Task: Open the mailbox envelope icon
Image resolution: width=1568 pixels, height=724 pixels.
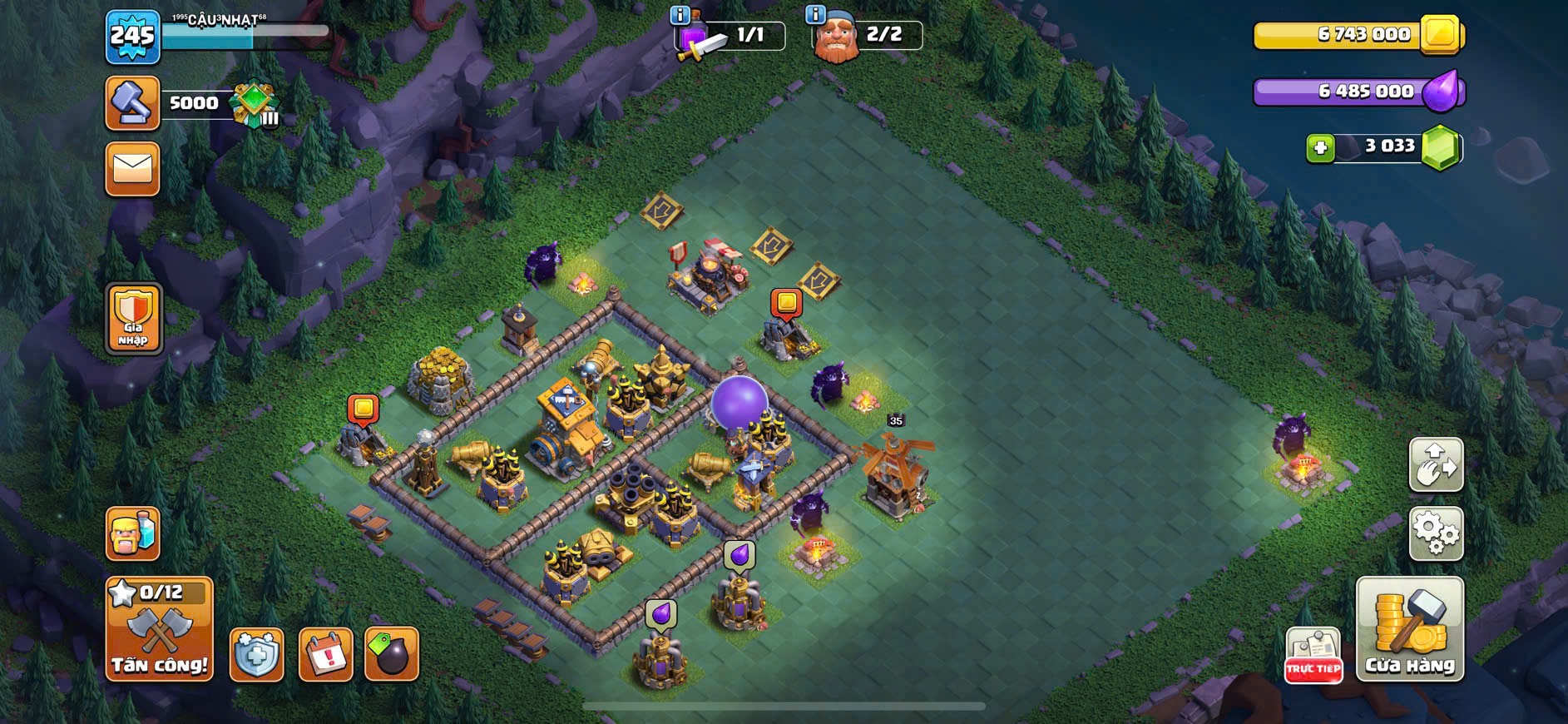Action: [132, 170]
